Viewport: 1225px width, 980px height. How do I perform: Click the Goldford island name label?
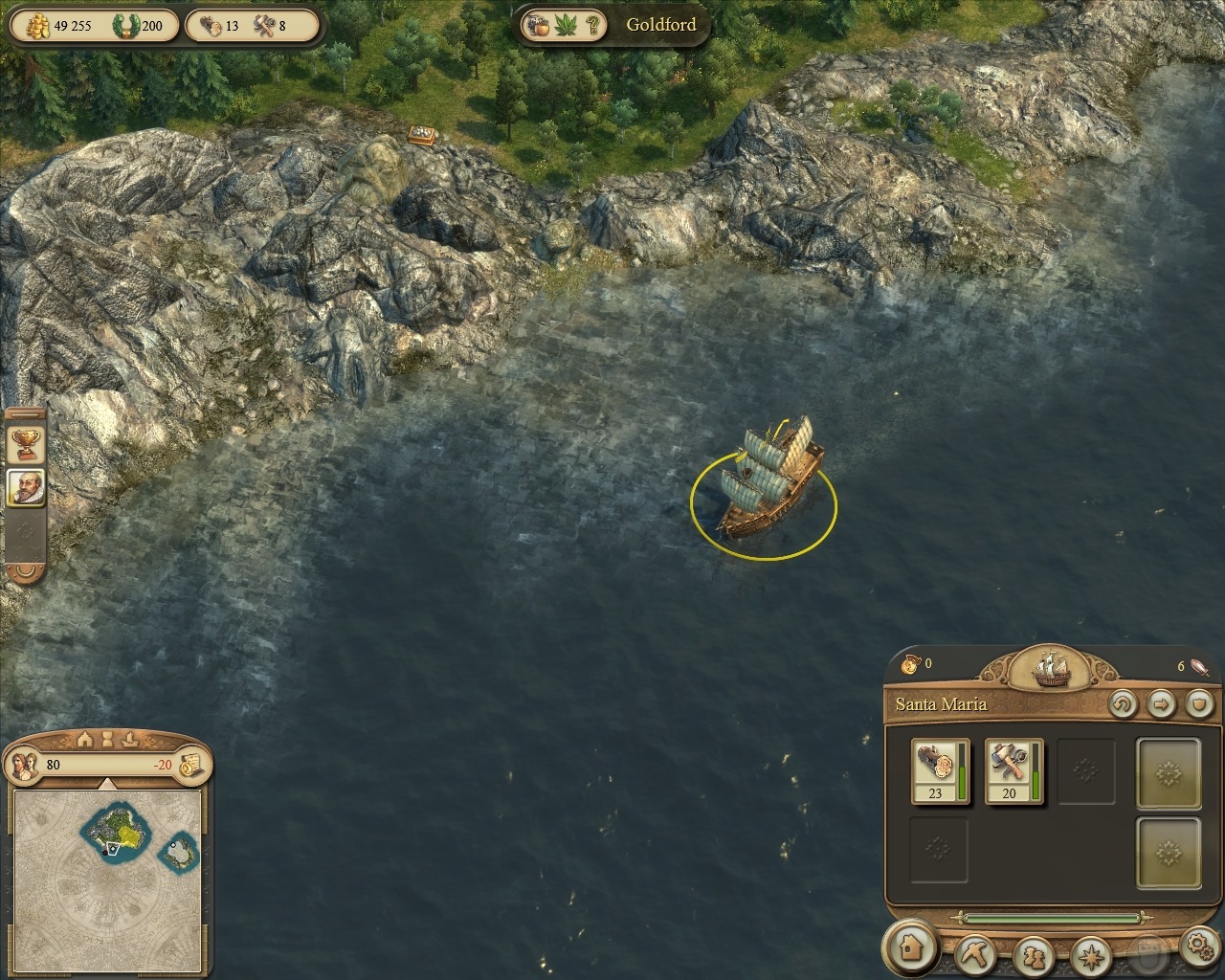coord(660,25)
